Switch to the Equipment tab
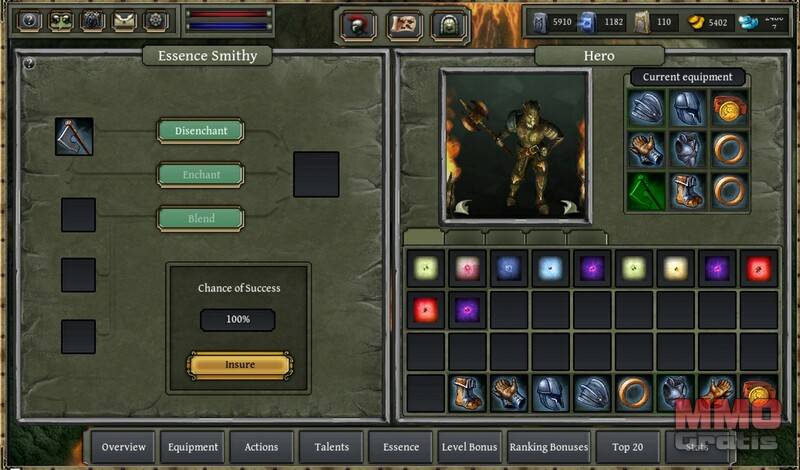800x470 pixels. 193,447
